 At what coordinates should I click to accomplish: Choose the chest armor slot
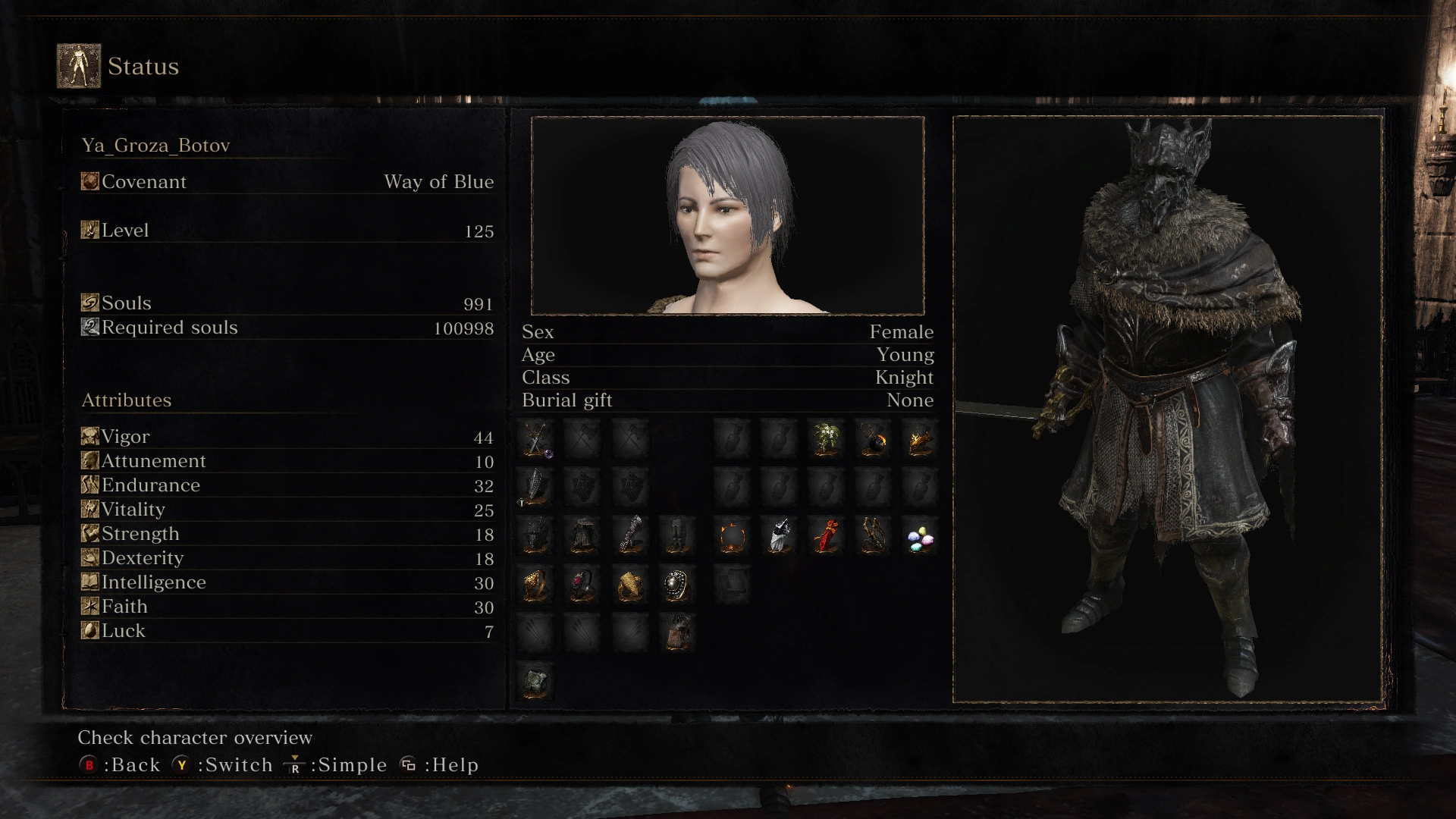pos(583,535)
